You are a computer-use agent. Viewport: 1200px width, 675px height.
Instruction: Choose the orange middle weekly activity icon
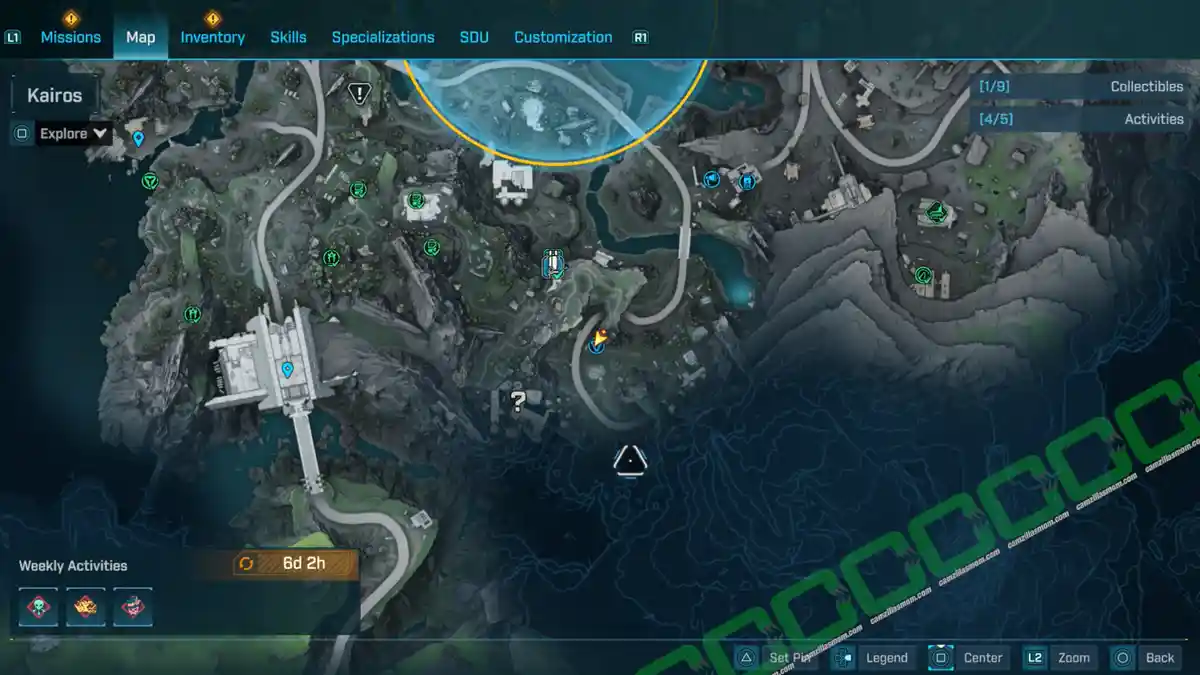click(85, 607)
